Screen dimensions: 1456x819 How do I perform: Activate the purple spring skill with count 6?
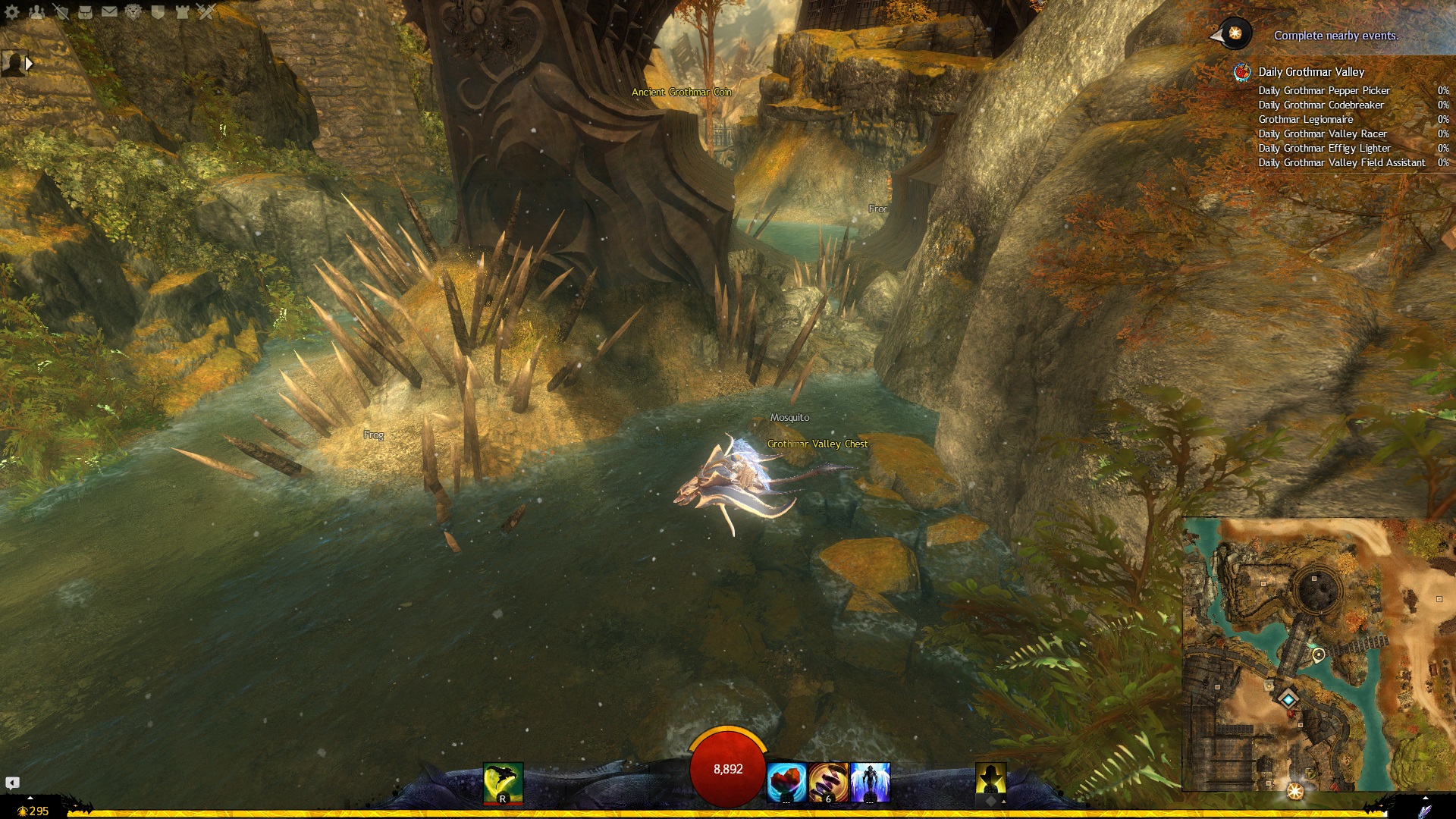click(x=828, y=783)
